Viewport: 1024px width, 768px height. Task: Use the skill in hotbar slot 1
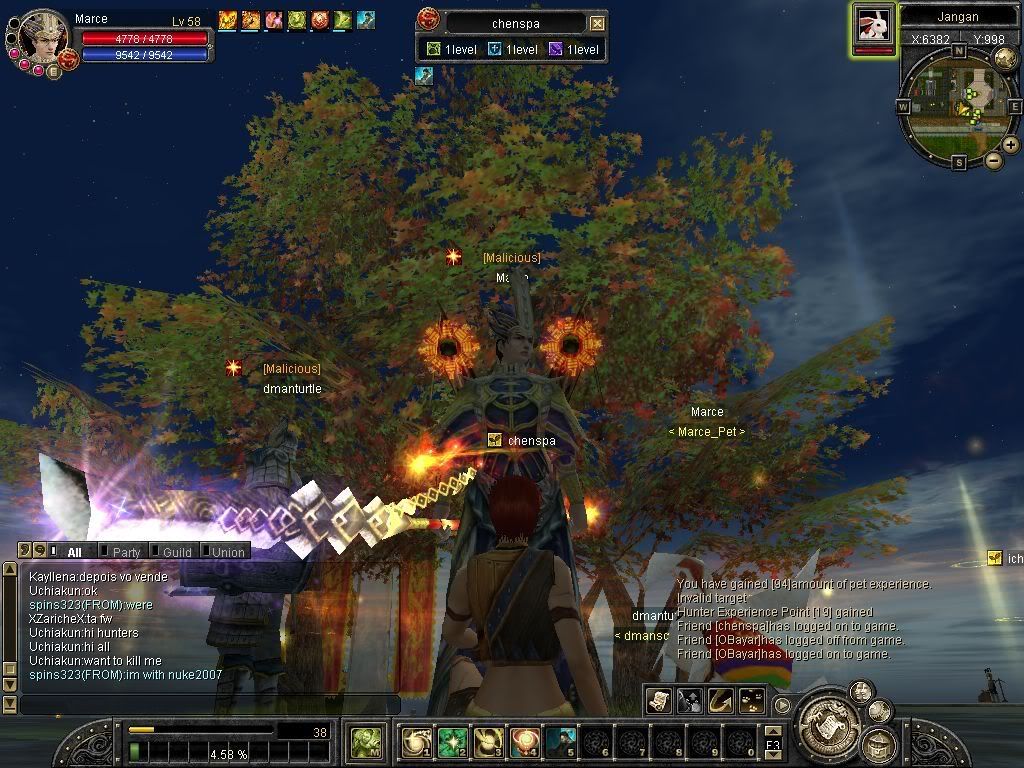[x=416, y=742]
